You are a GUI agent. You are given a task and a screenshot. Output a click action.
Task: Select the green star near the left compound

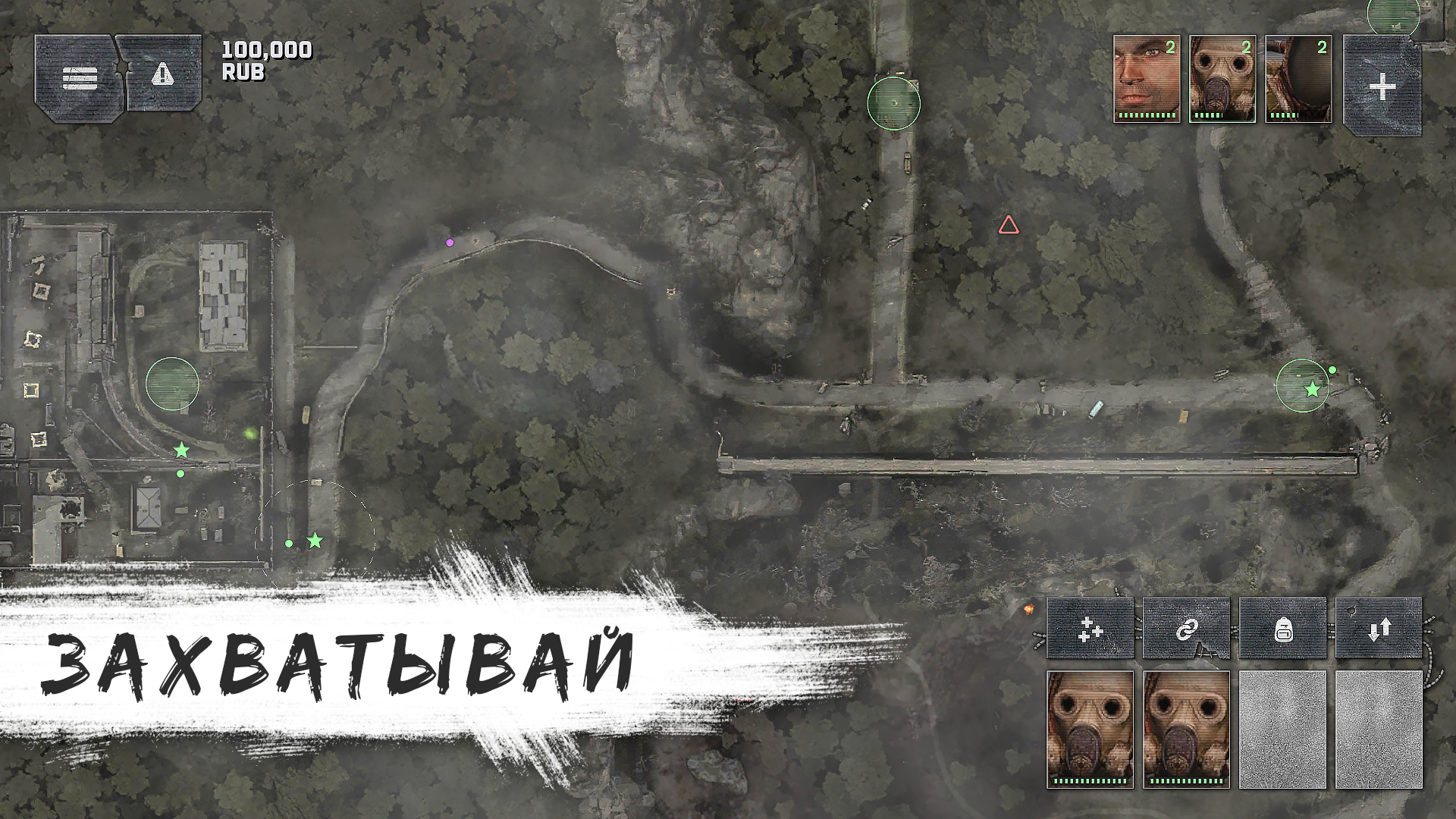tap(180, 450)
